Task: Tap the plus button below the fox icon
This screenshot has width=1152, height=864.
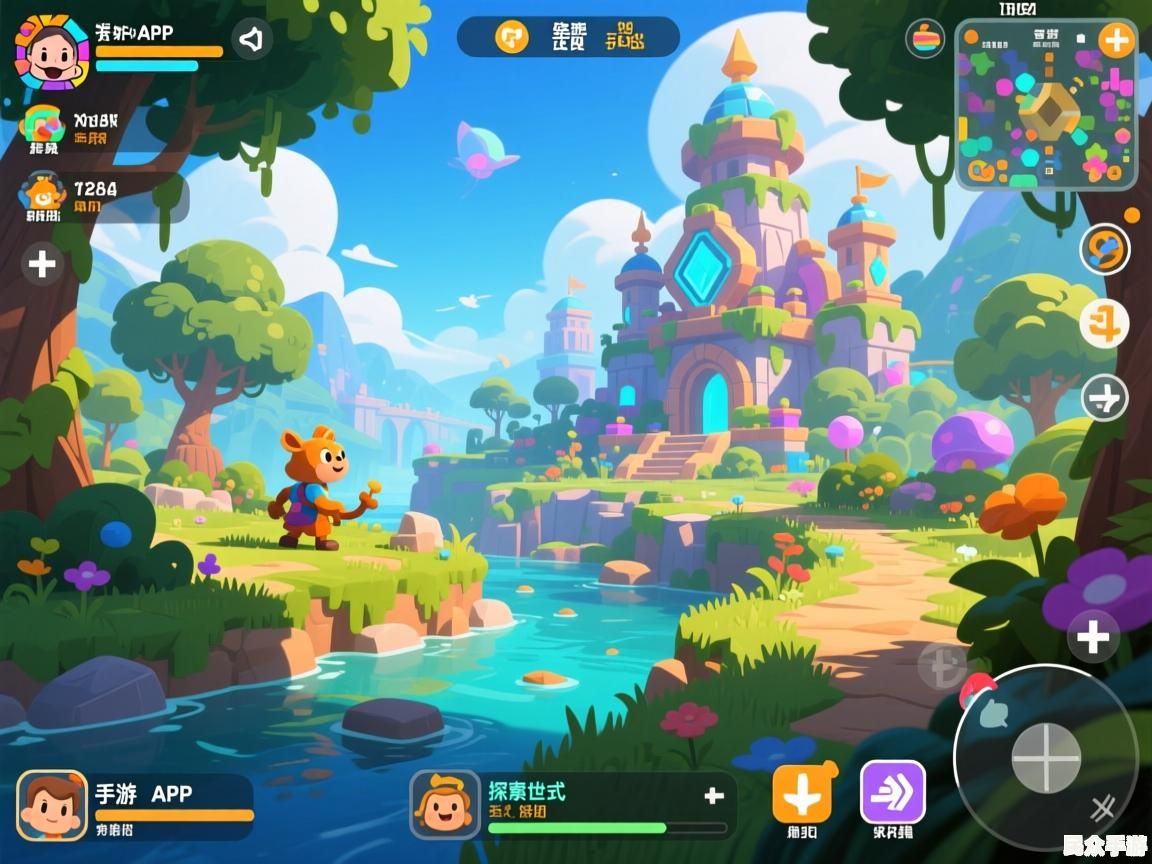Action: coord(42,264)
